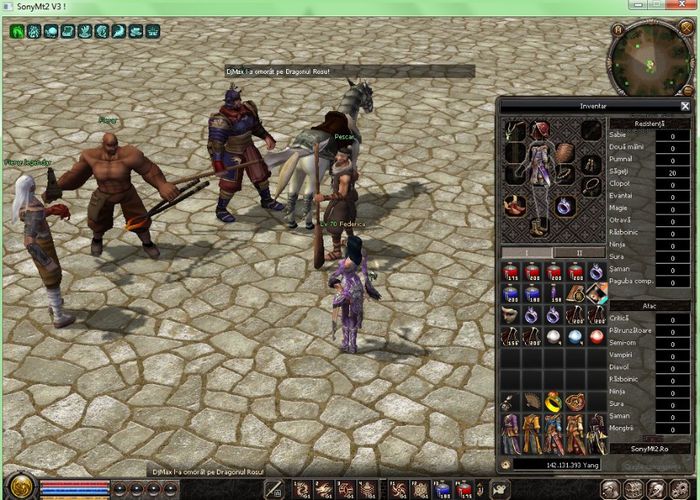
Task: Select the first blue potion stack
Action: pyautogui.click(x=511, y=294)
